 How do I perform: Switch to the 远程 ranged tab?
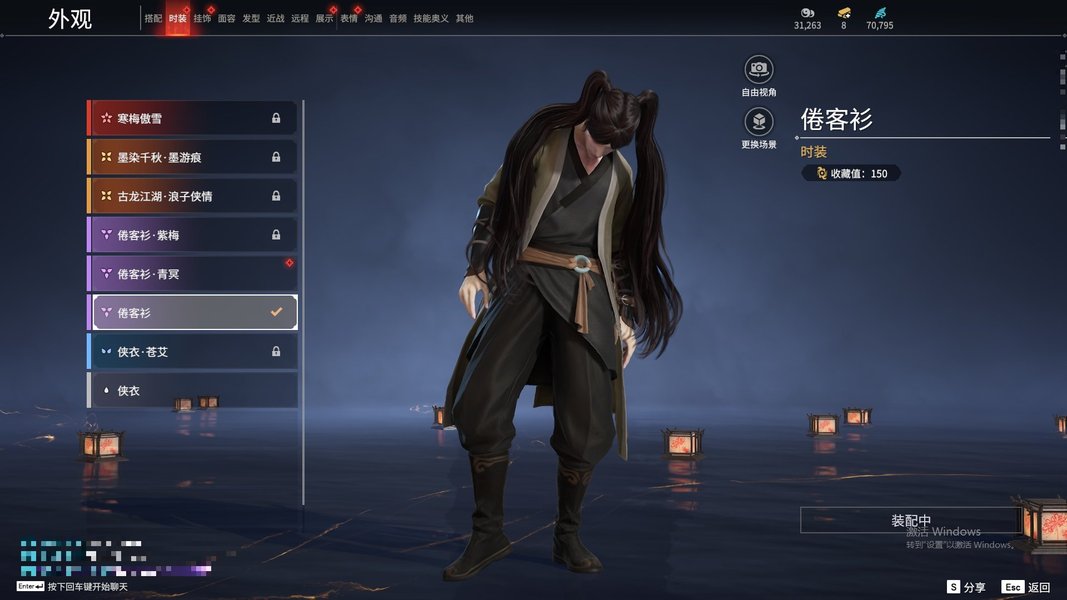[x=300, y=19]
